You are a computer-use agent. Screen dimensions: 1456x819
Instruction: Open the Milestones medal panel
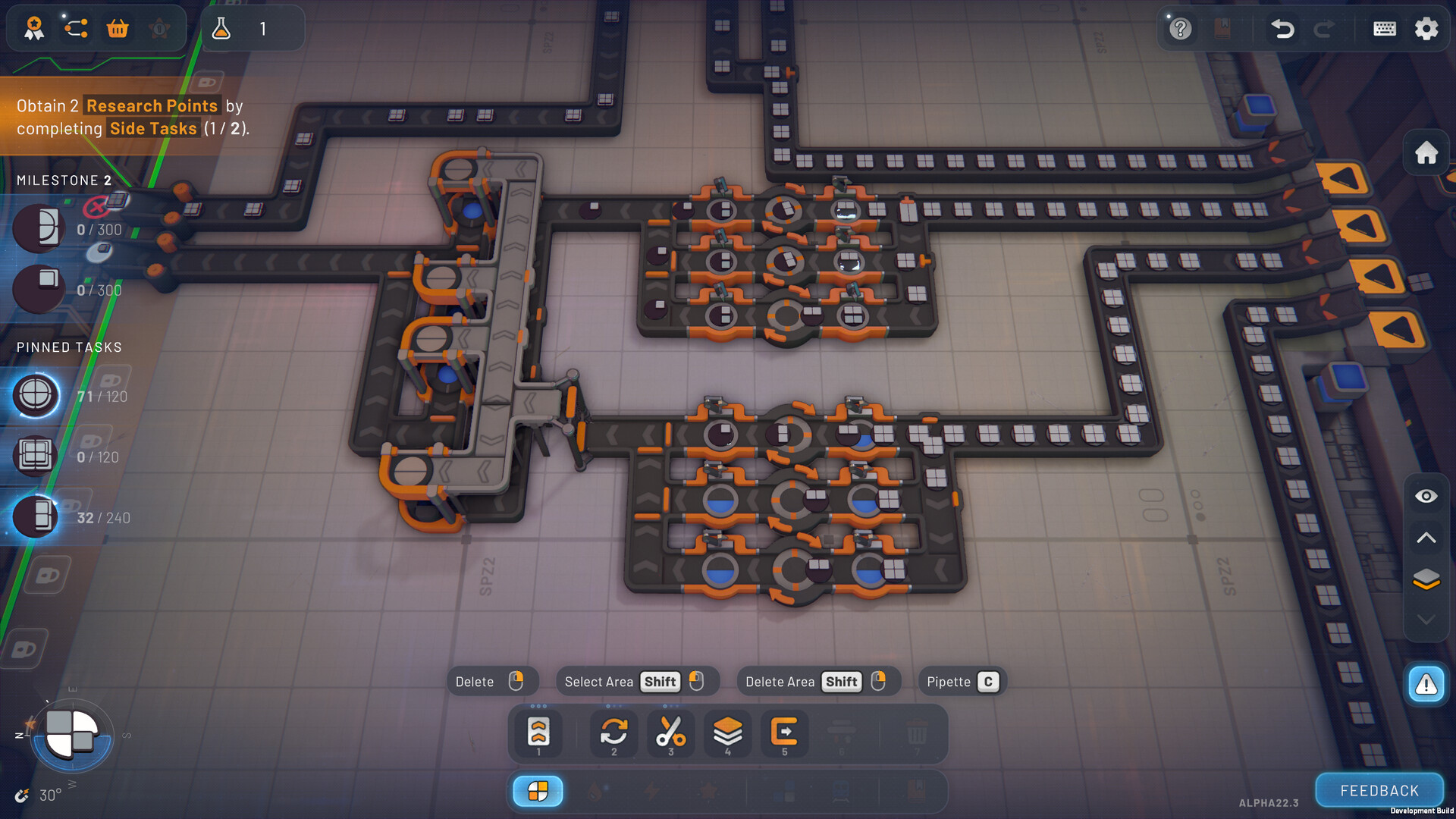34,28
